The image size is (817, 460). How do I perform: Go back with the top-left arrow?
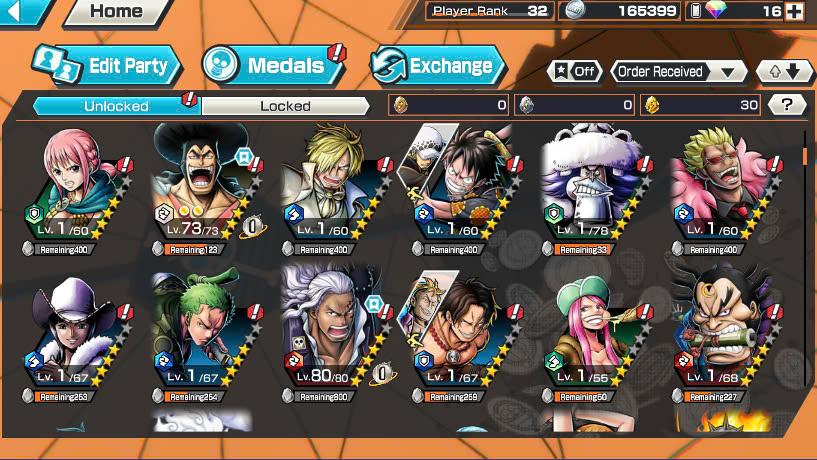point(22,12)
